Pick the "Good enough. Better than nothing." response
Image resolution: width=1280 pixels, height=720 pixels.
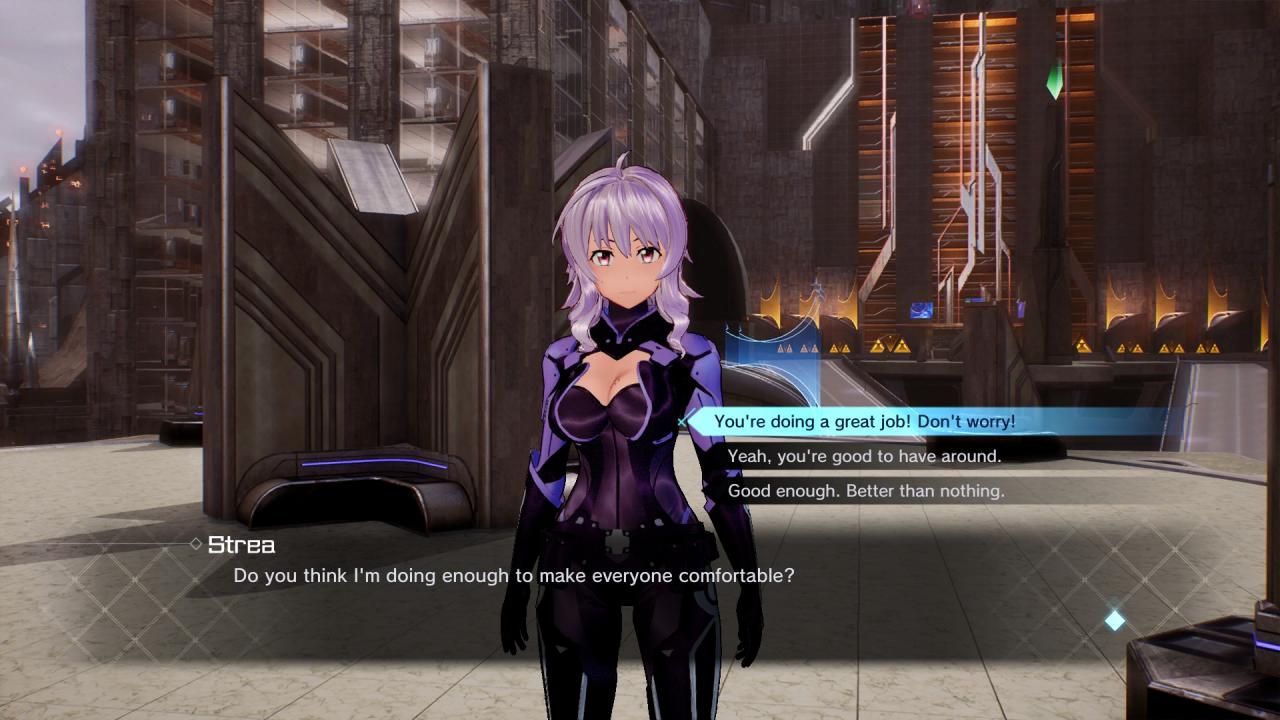point(866,491)
